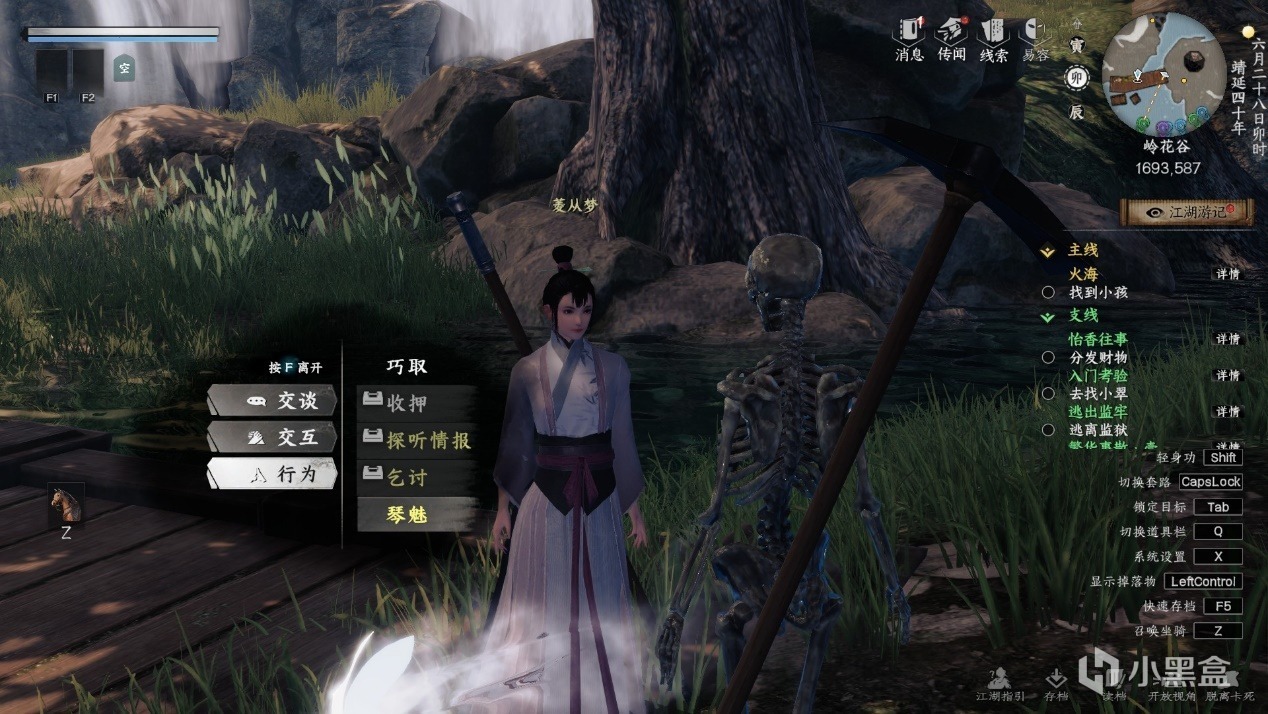The width and height of the screenshot is (1268, 714).
Task: Open the 消息 (Messages) icon
Action: coord(909,39)
